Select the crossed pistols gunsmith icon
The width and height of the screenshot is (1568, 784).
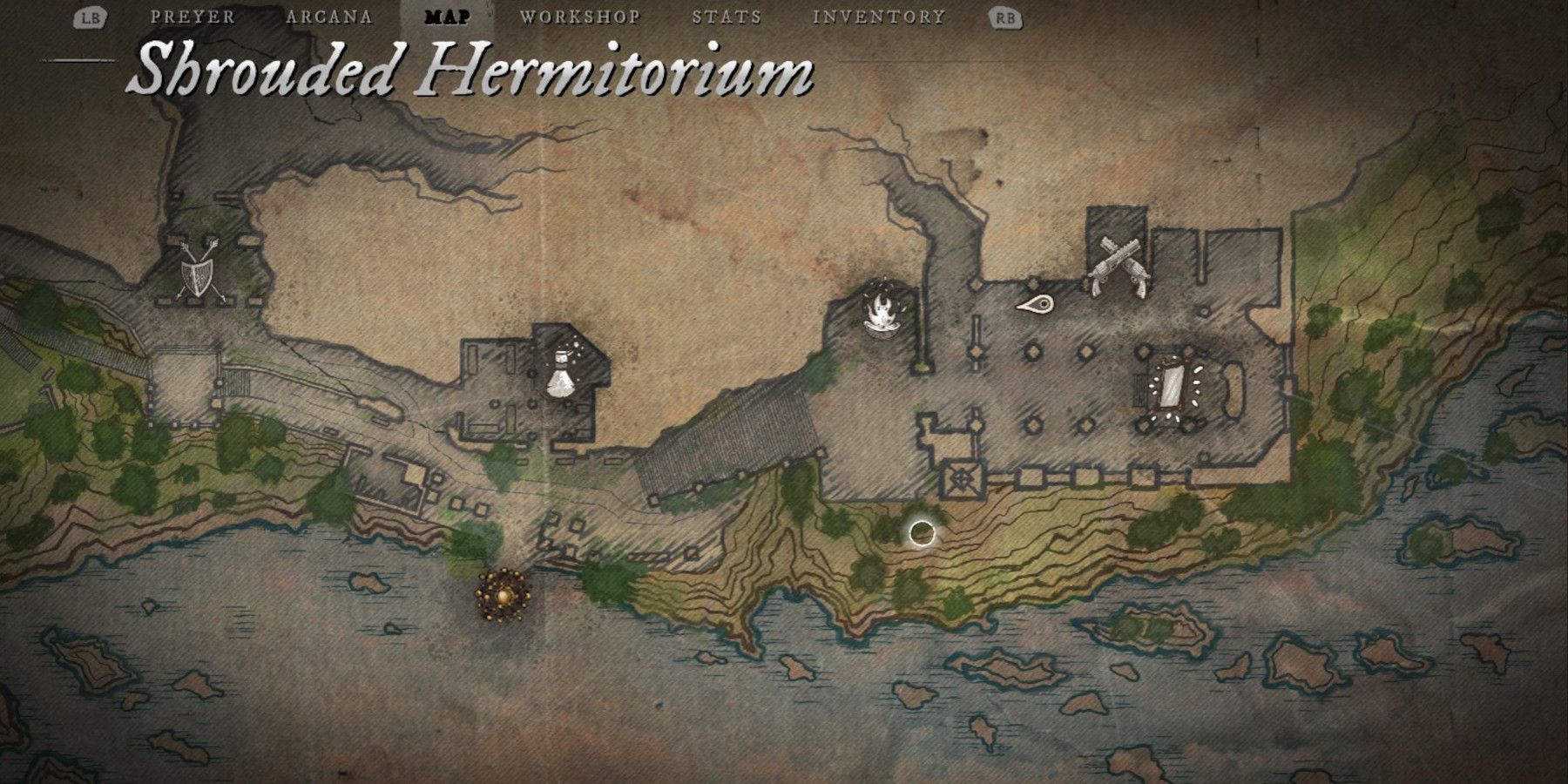pos(1118,266)
